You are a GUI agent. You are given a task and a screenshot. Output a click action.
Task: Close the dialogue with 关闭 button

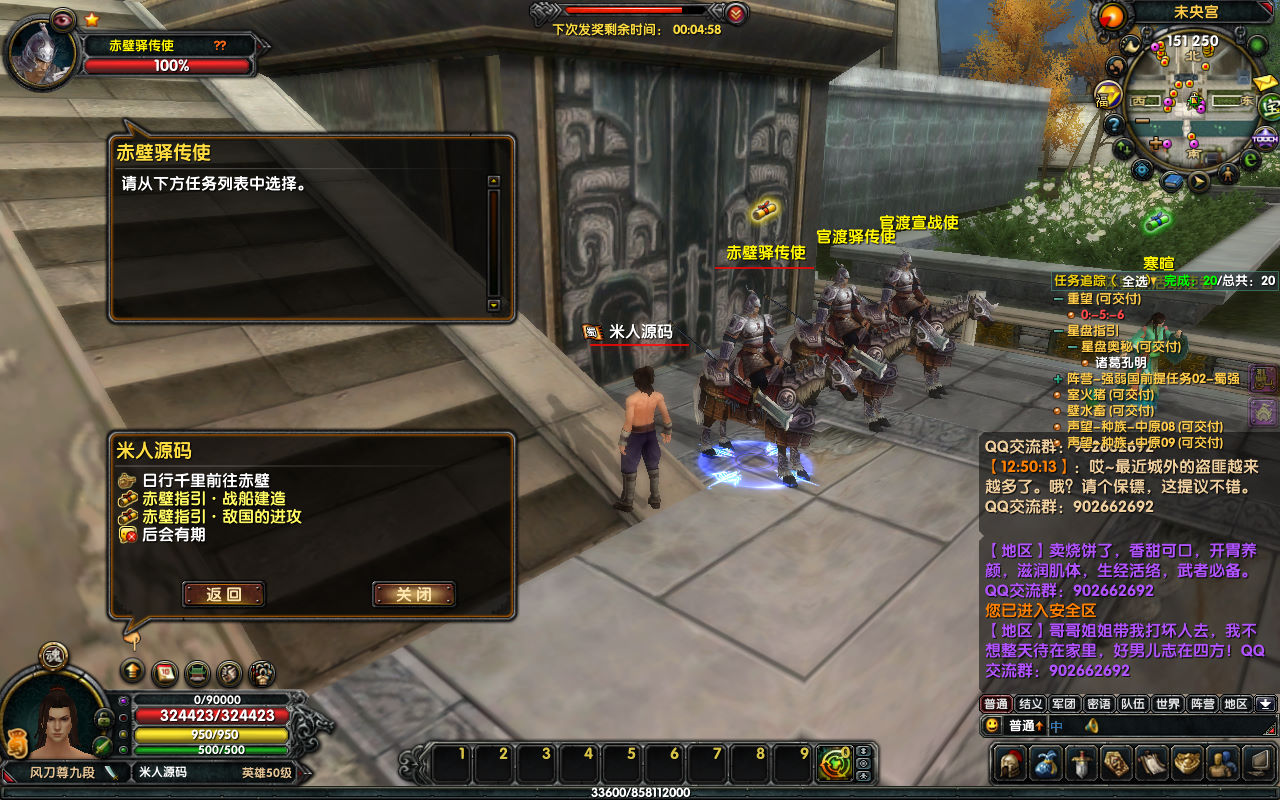414,594
